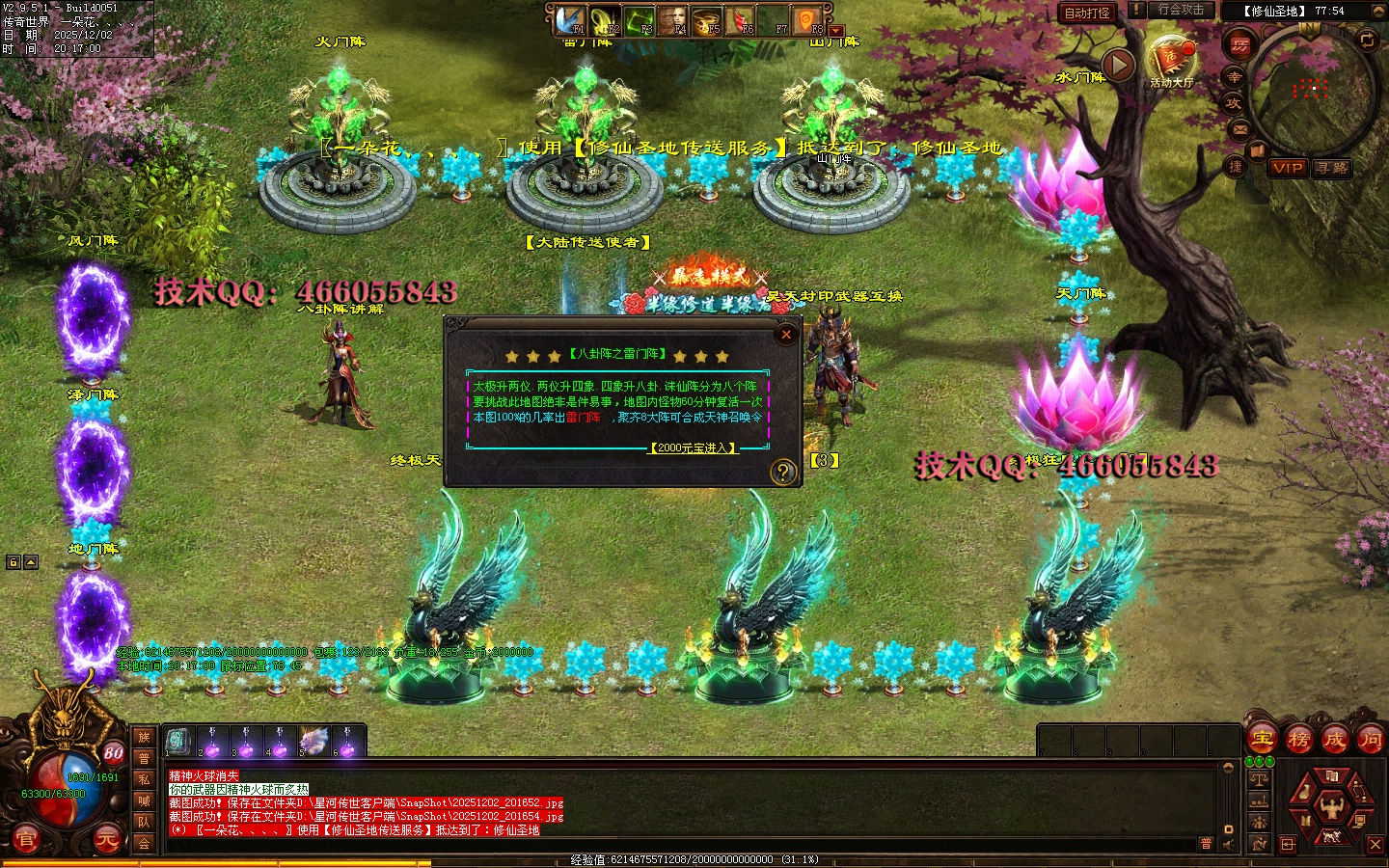Switch to the 私 private chat channel
This screenshot has height=868, width=1389.
(x=144, y=779)
